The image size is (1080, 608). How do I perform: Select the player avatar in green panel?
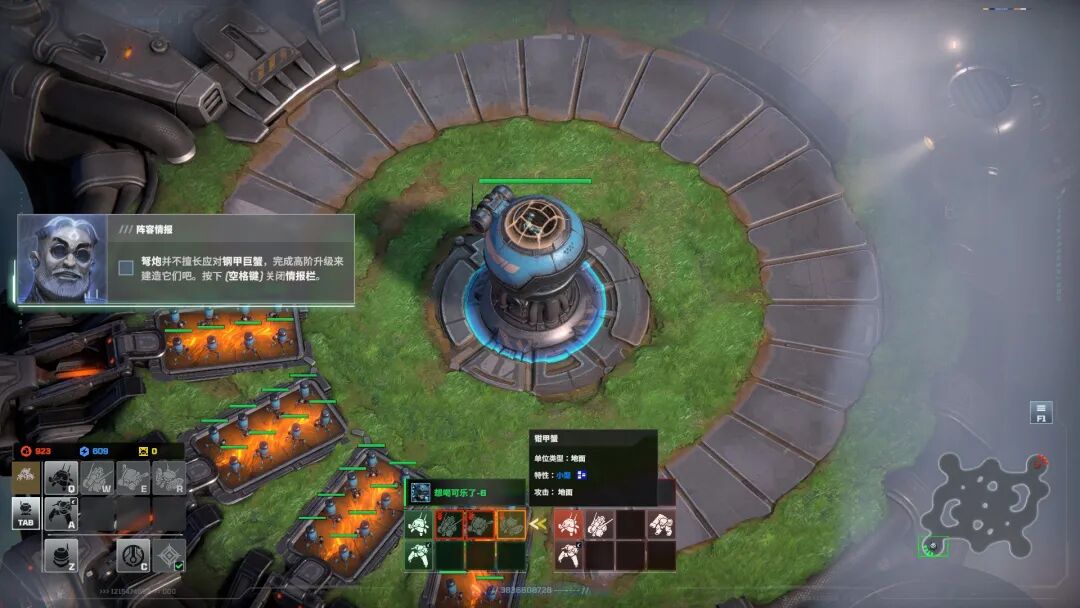pyautogui.click(x=420, y=492)
